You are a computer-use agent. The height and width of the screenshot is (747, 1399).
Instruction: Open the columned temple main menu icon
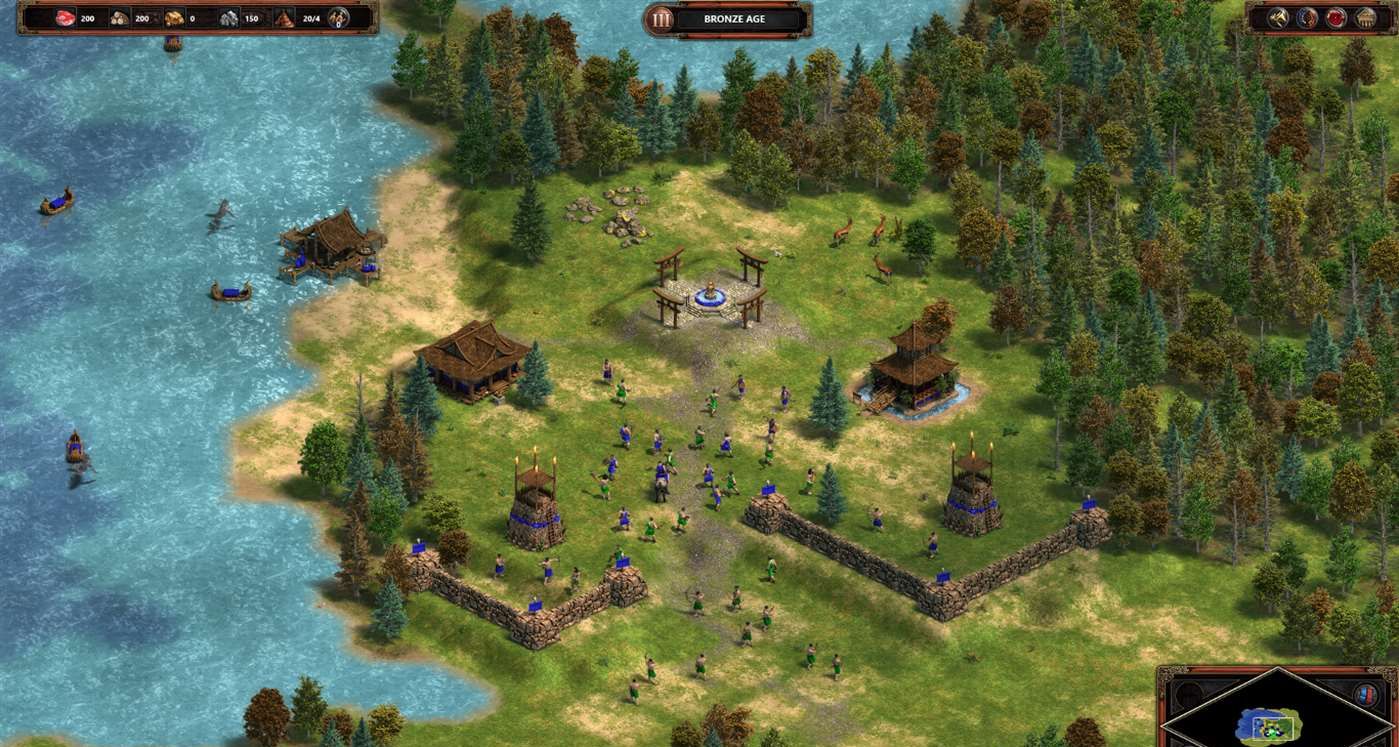tap(1366, 17)
